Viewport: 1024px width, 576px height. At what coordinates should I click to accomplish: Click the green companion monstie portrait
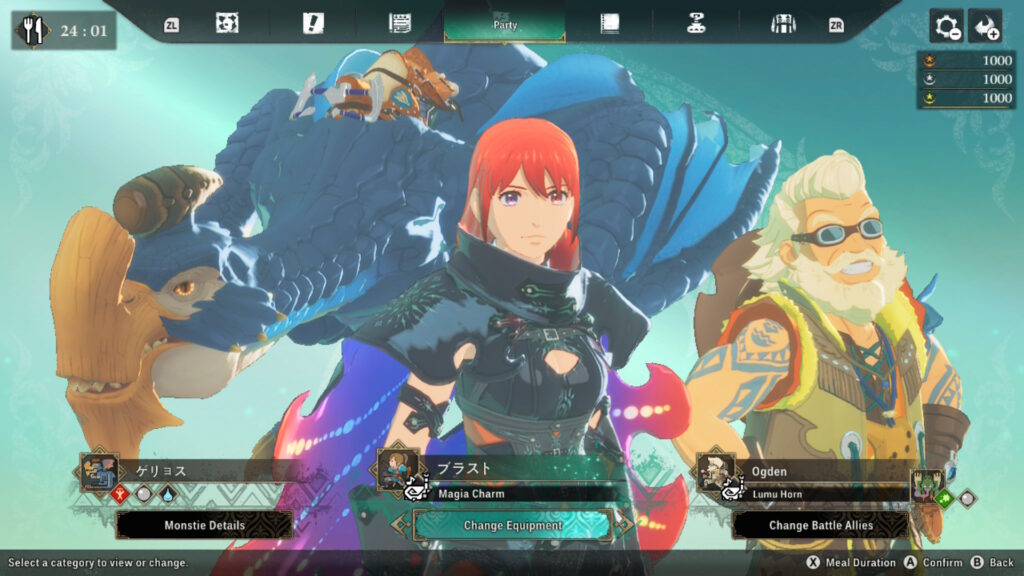click(927, 484)
